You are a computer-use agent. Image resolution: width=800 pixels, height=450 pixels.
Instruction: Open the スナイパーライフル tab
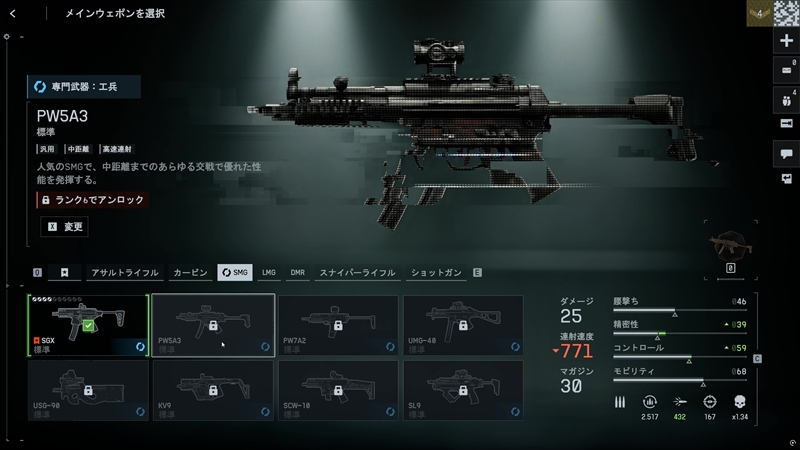tap(357, 272)
